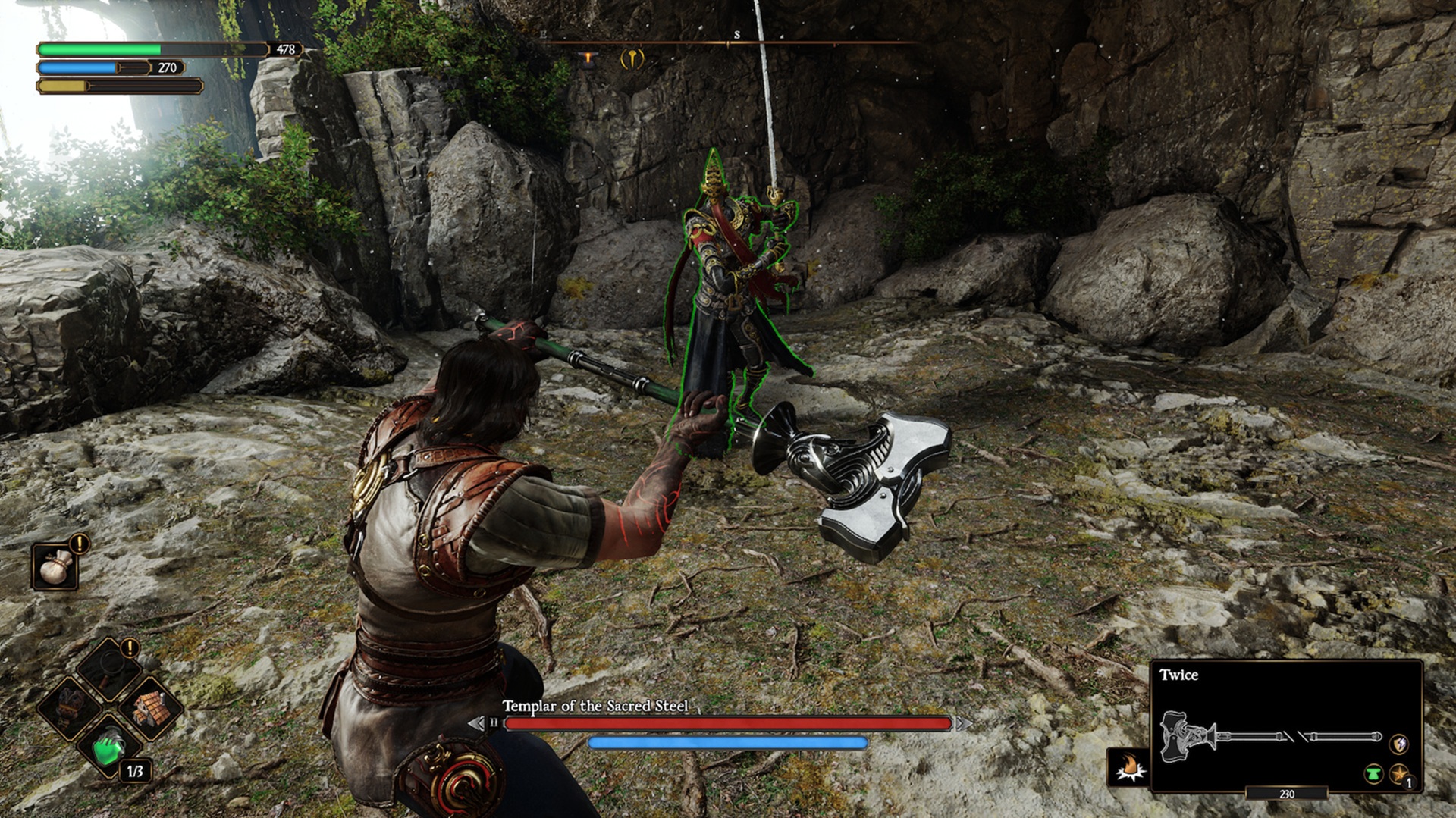1456x818 pixels.
Task: Open the loot sack icon
Action: coord(55,567)
